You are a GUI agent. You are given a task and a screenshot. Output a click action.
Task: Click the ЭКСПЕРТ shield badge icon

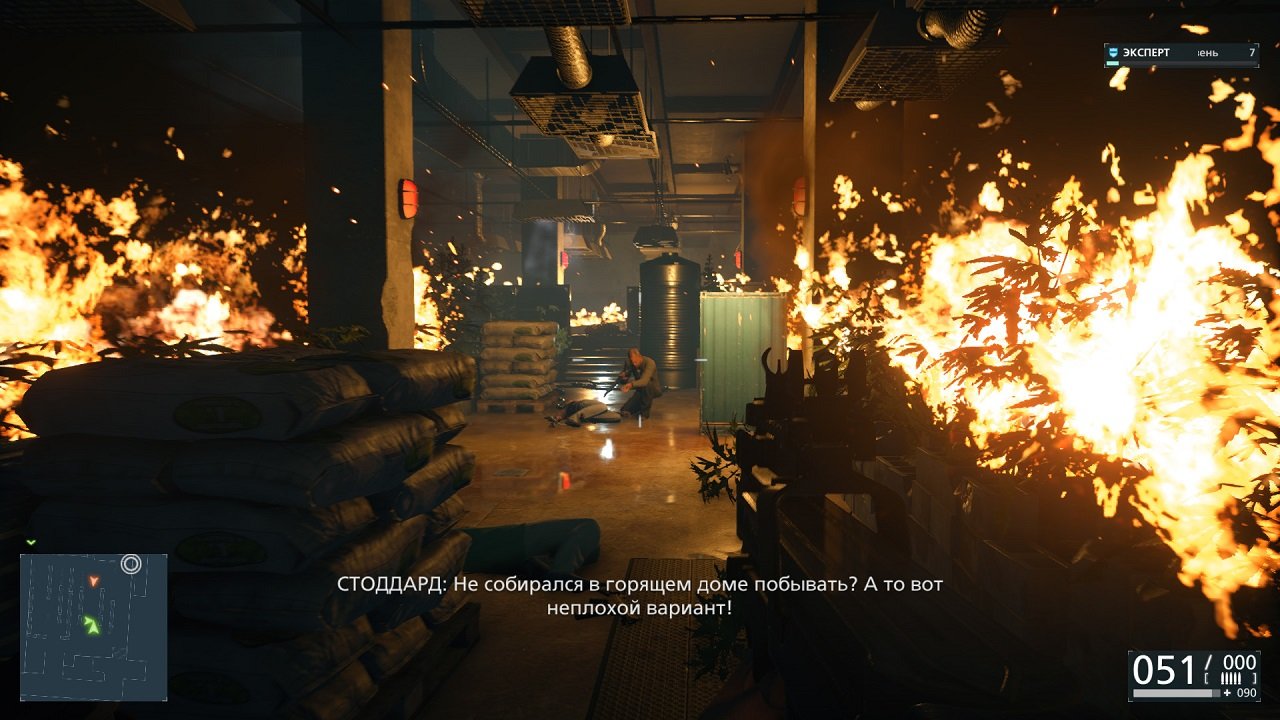[x=1113, y=53]
